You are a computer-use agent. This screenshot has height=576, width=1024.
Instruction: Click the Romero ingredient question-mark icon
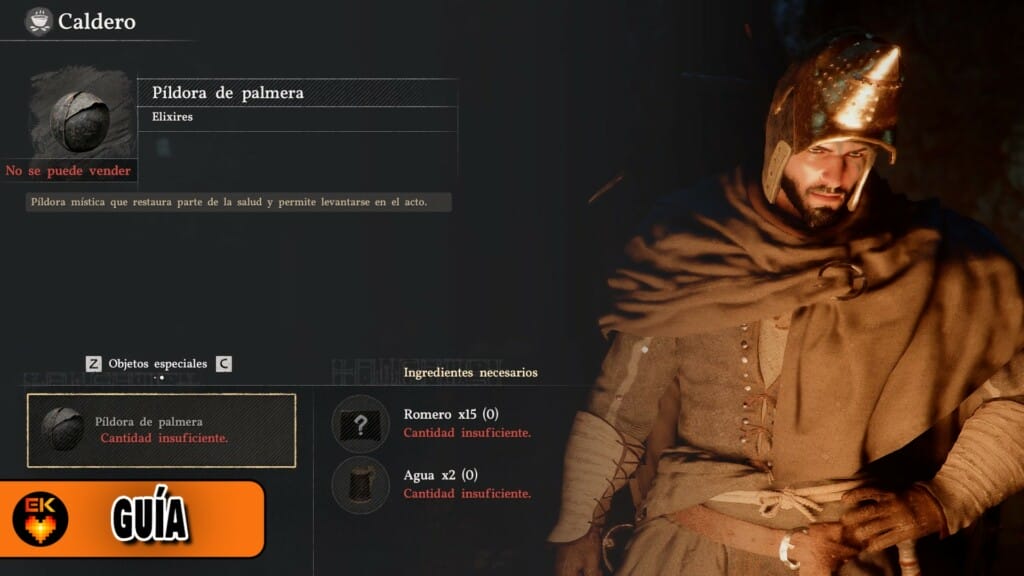(x=361, y=423)
